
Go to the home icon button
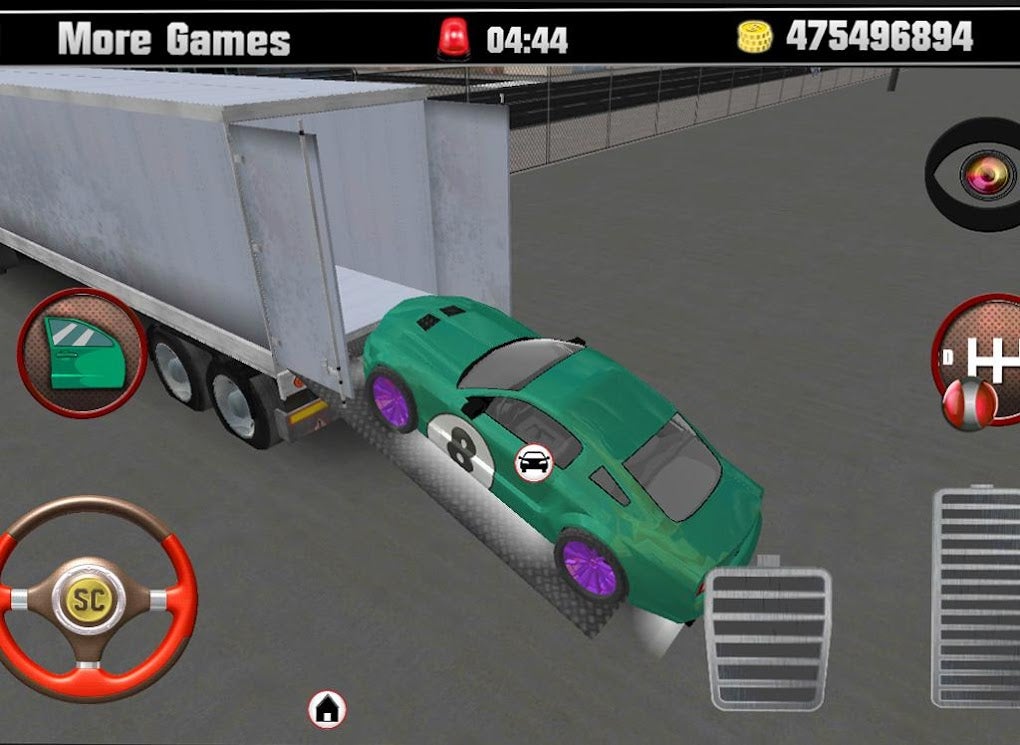click(327, 709)
